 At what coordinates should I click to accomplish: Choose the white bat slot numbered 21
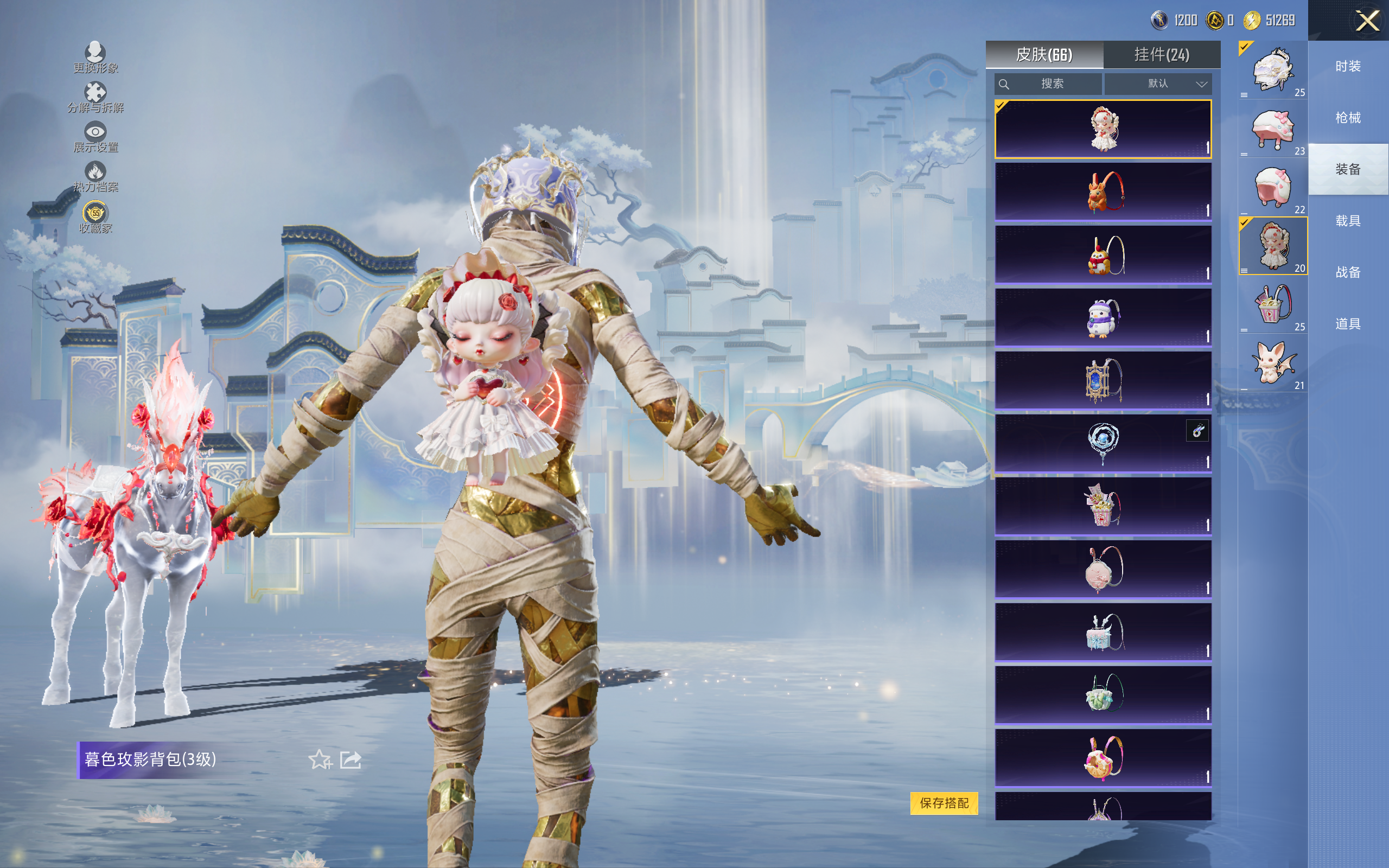coord(1272,363)
